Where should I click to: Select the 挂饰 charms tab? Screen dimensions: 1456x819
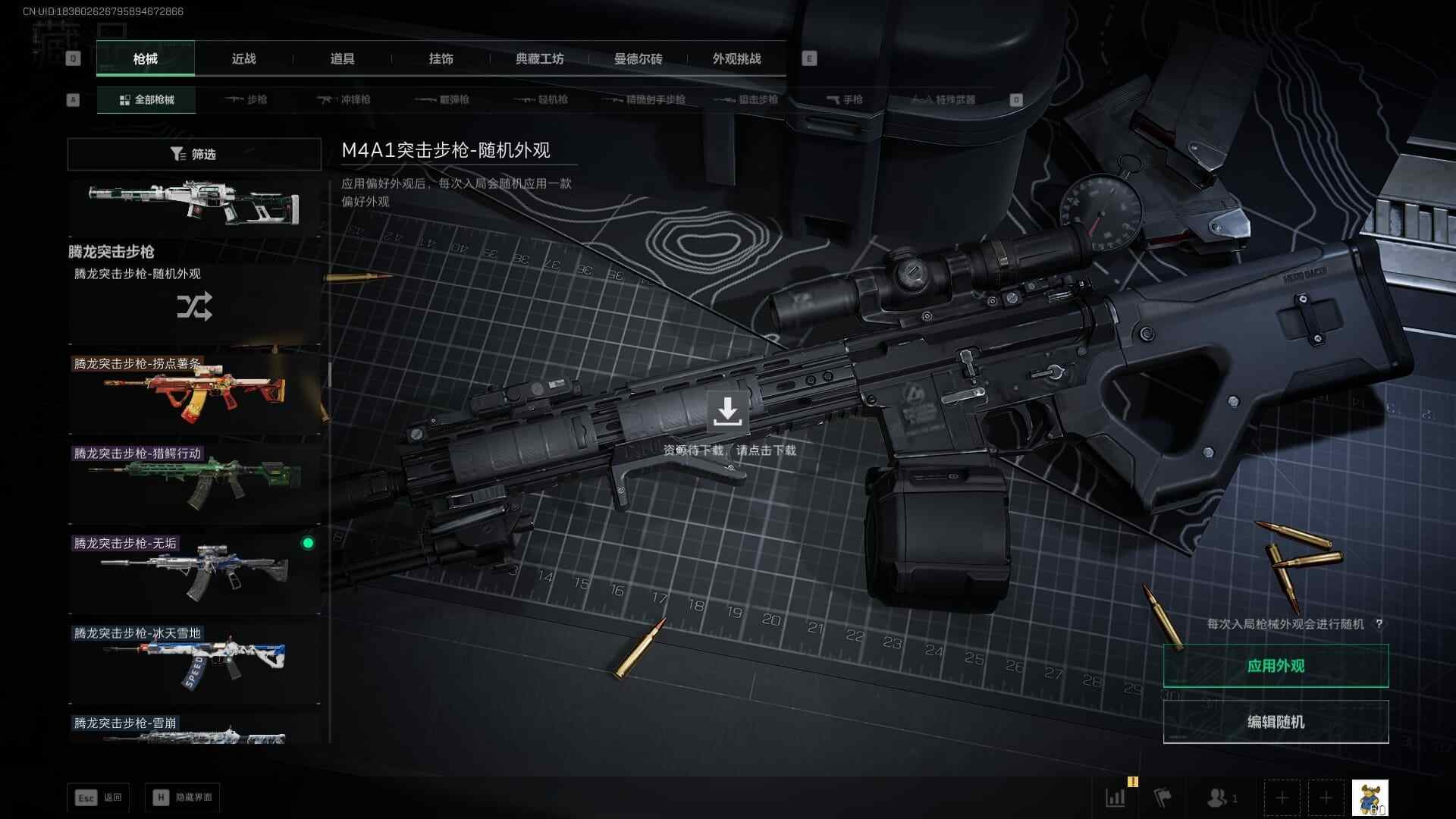(441, 58)
